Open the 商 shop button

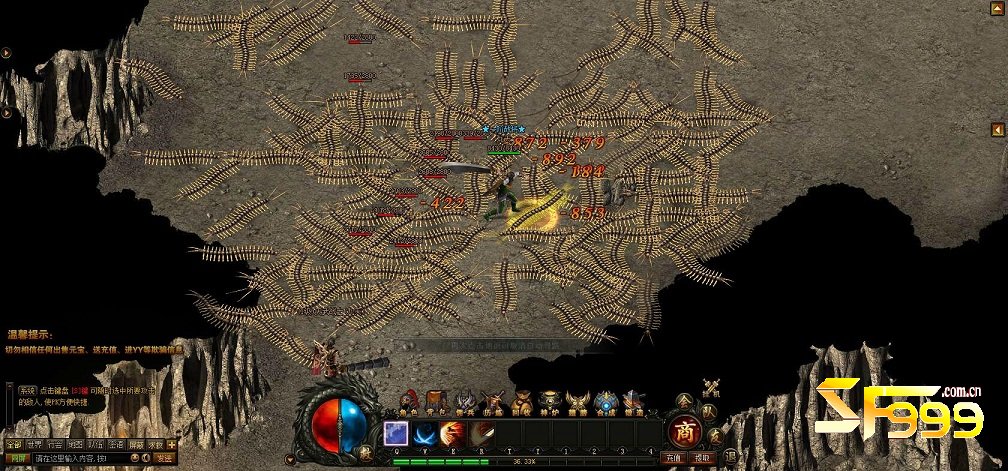tap(685, 431)
